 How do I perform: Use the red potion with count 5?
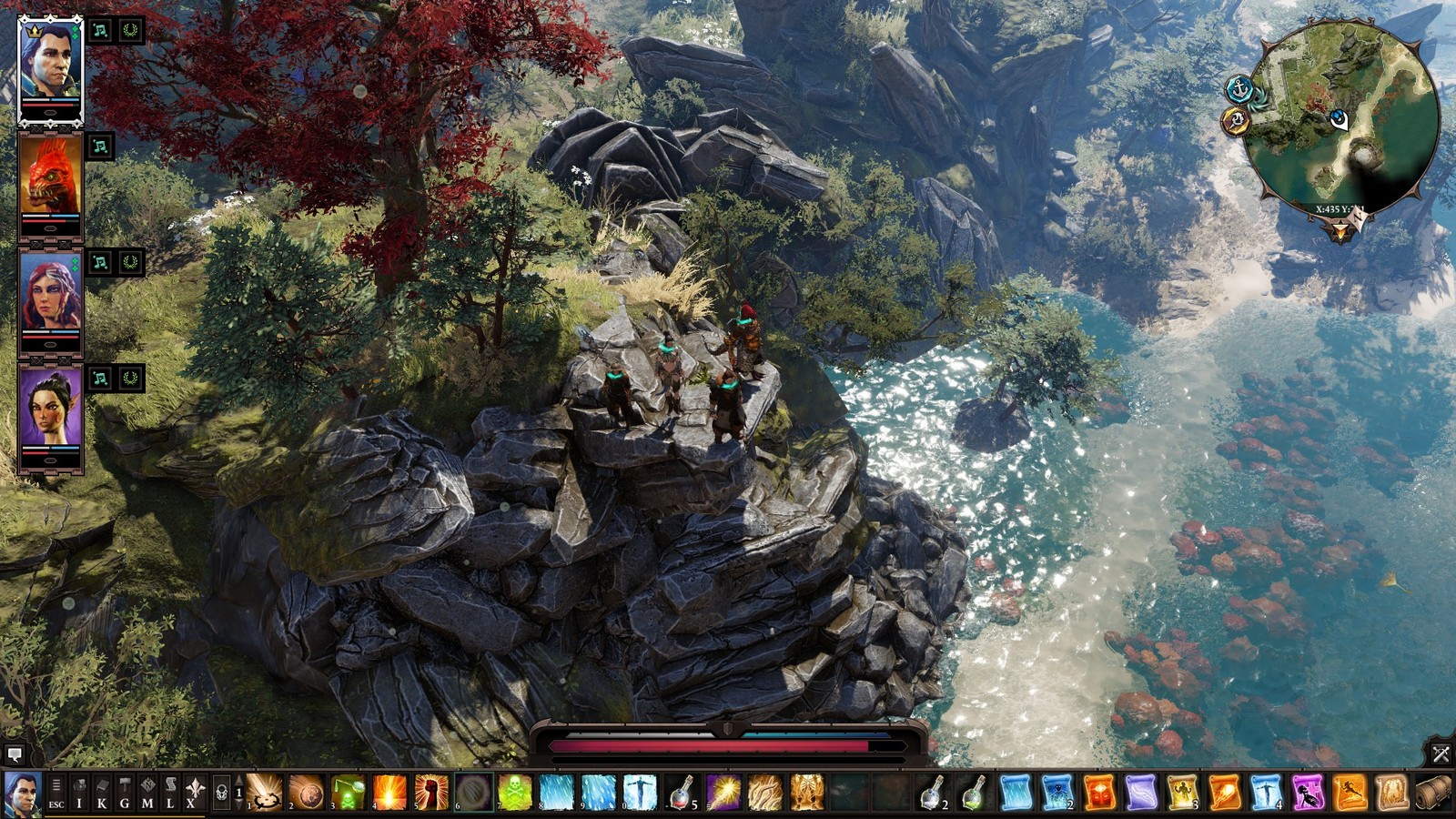681,793
